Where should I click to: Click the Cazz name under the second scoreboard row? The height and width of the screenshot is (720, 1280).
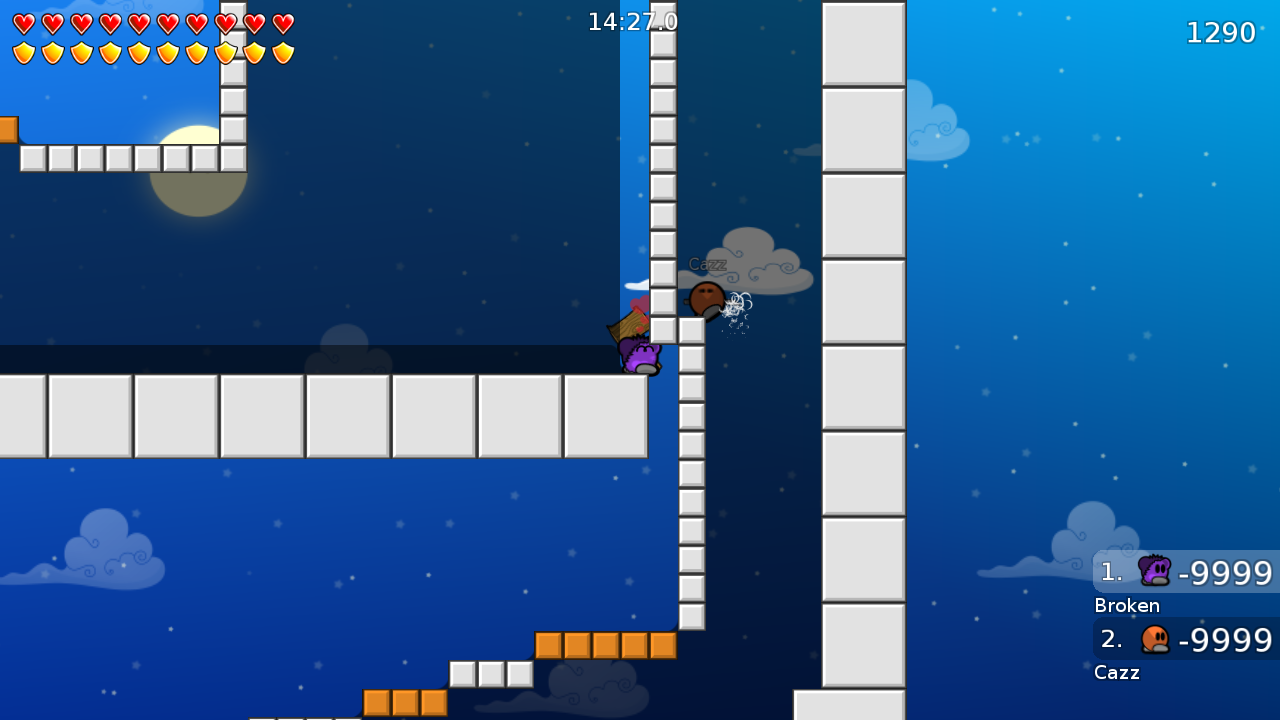click(1117, 673)
